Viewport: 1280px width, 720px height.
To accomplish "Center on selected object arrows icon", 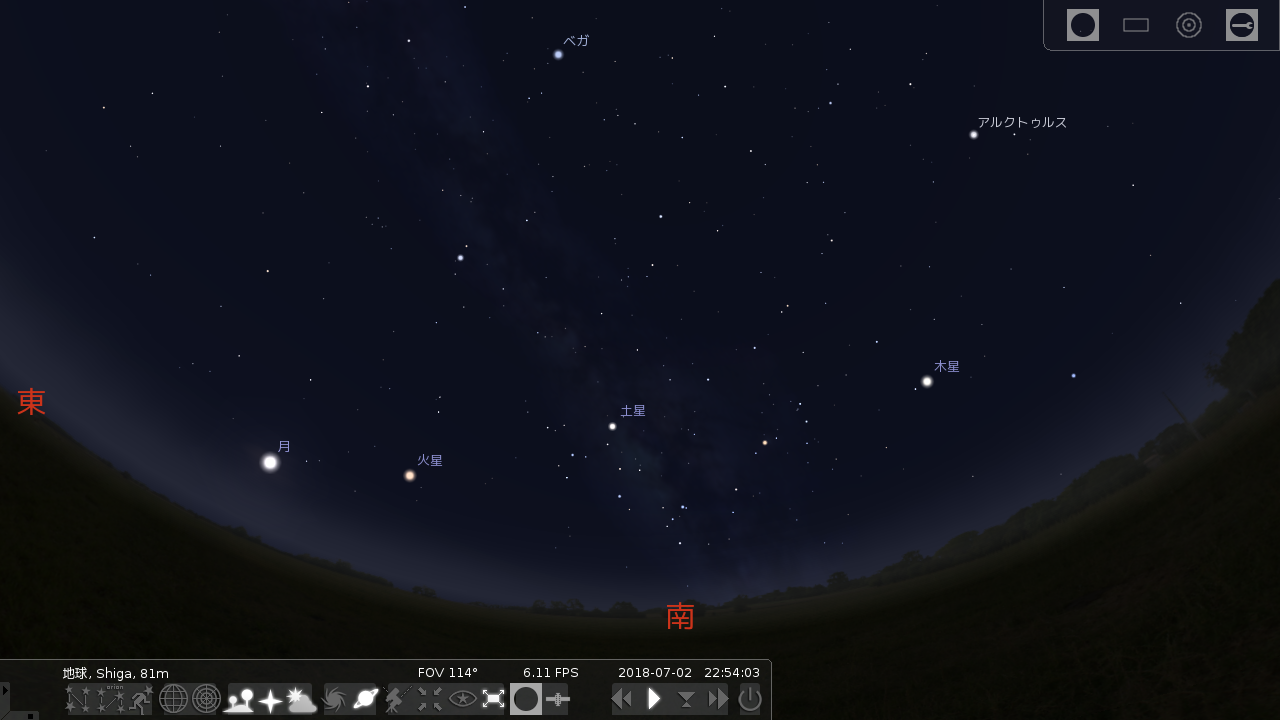I will pos(430,699).
